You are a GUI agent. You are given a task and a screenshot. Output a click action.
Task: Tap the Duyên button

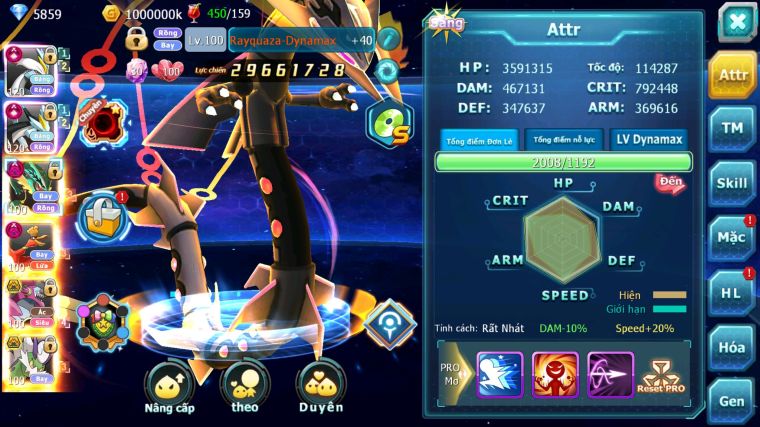(321, 388)
